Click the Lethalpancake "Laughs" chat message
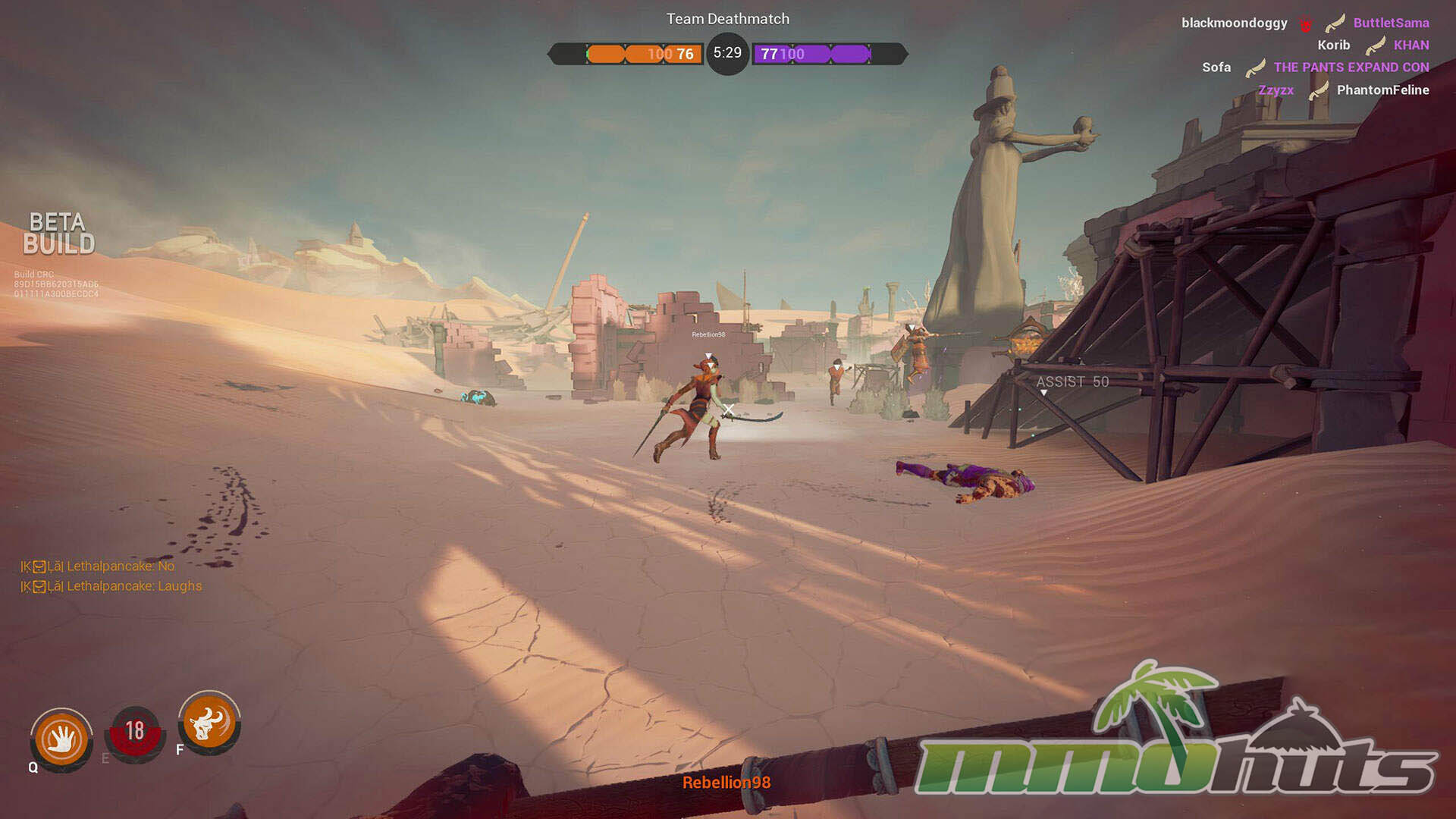 (x=111, y=586)
